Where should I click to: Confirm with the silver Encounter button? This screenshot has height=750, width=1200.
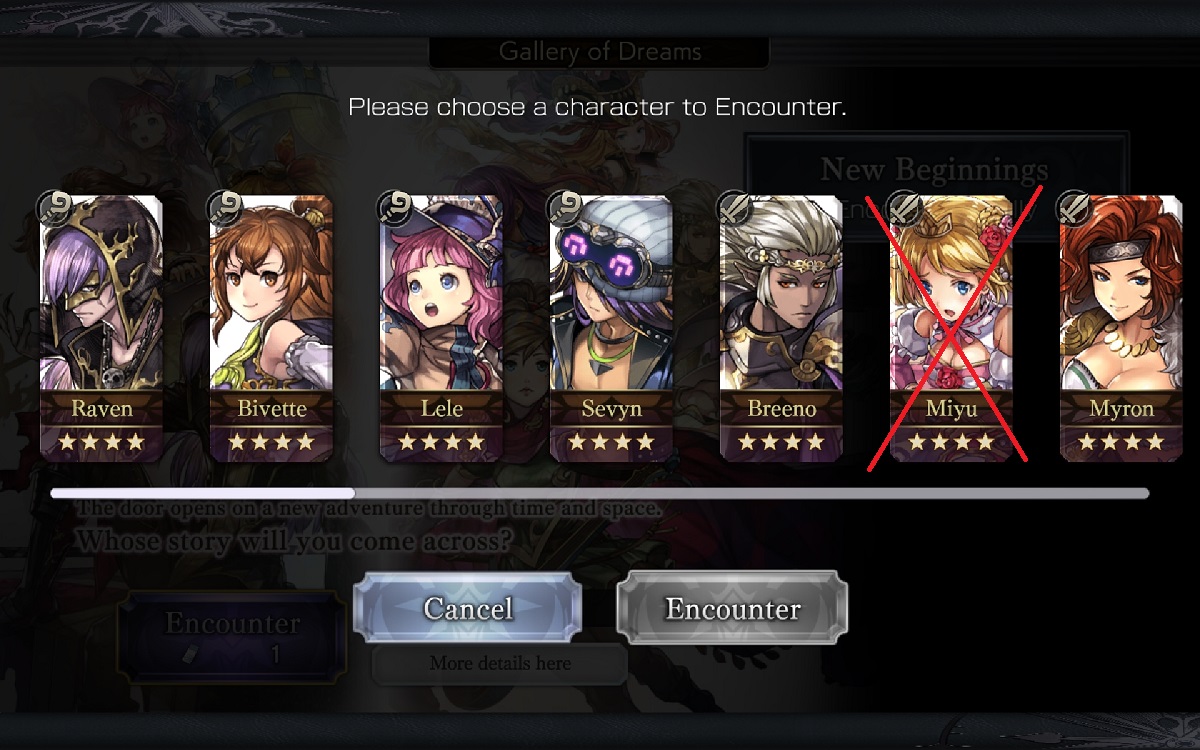[x=732, y=608]
